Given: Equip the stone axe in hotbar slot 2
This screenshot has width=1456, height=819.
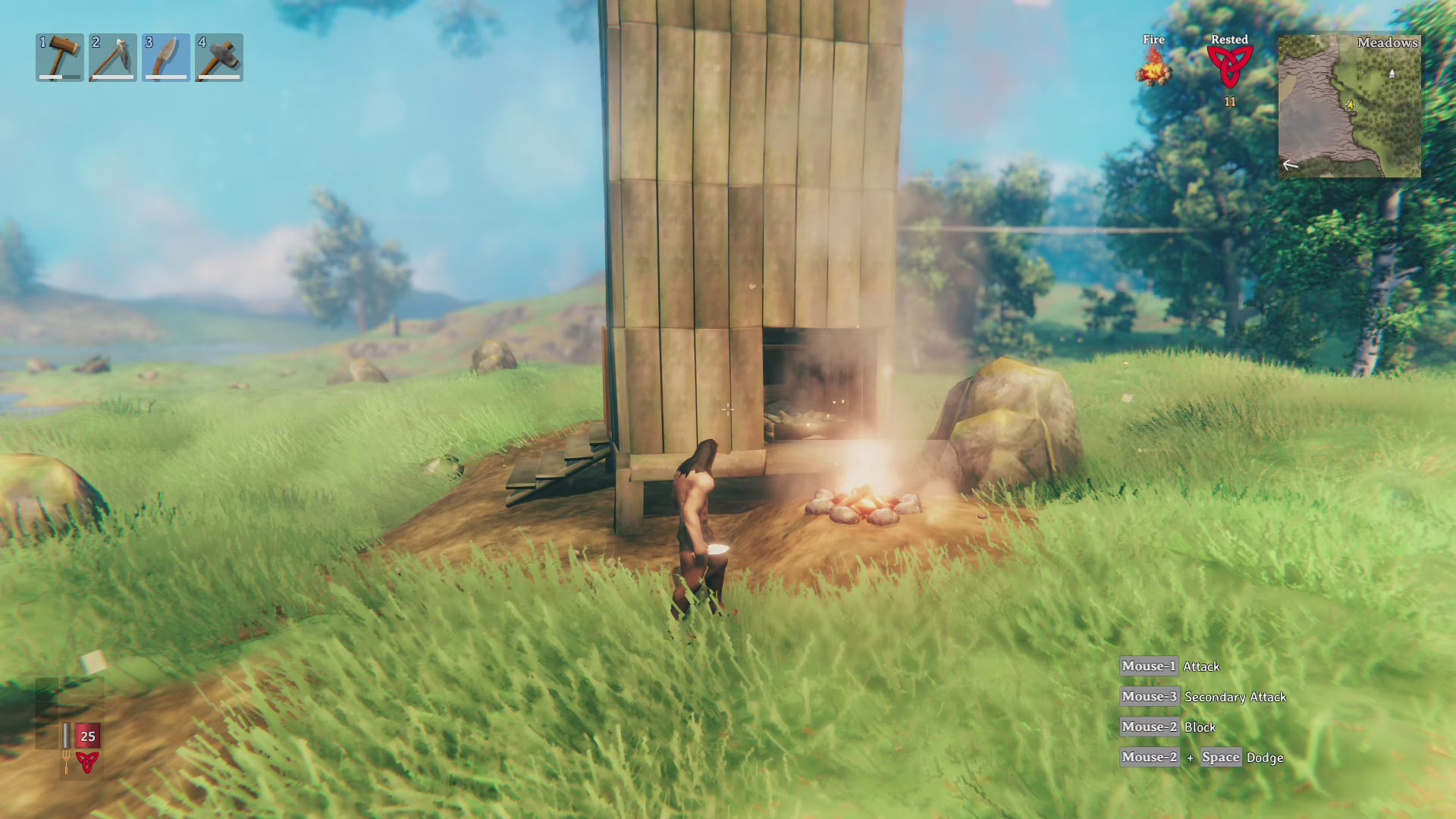Looking at the screenshot, I should (x=112, y=55).
